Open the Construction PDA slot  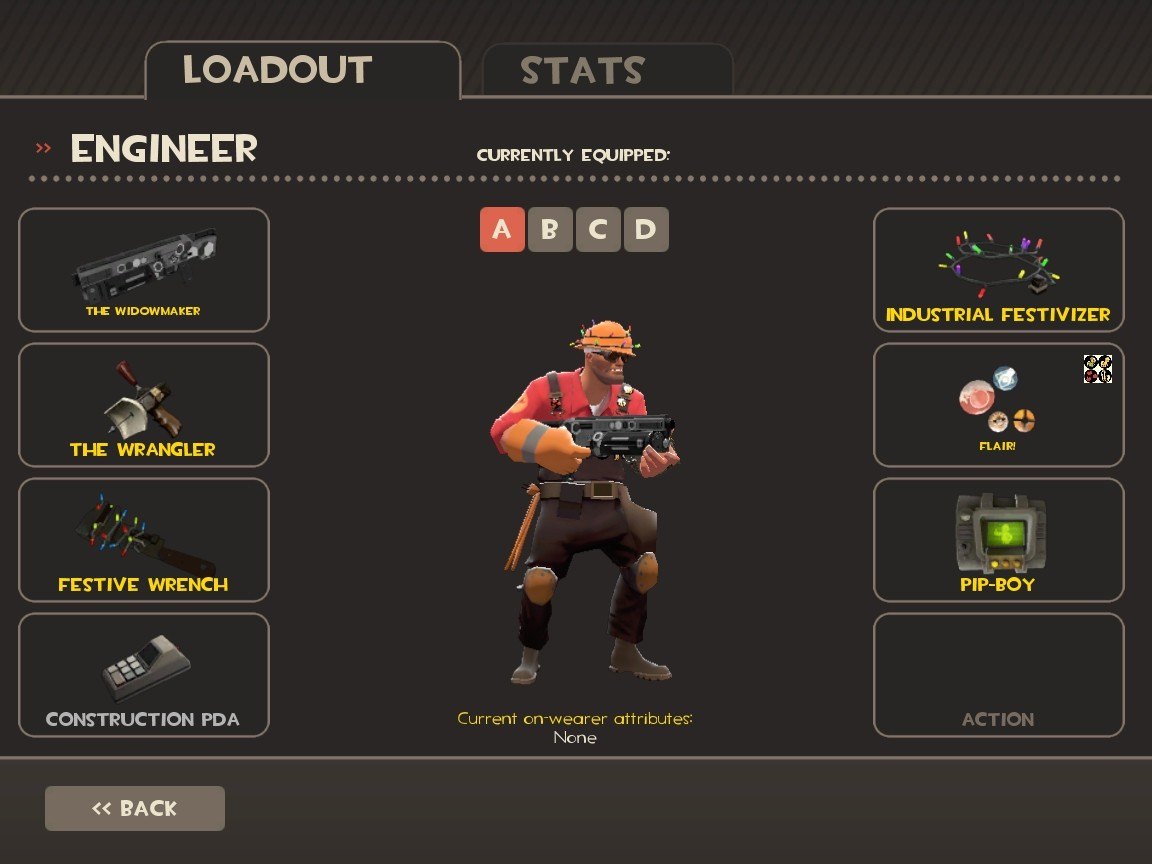click(144, 674)
